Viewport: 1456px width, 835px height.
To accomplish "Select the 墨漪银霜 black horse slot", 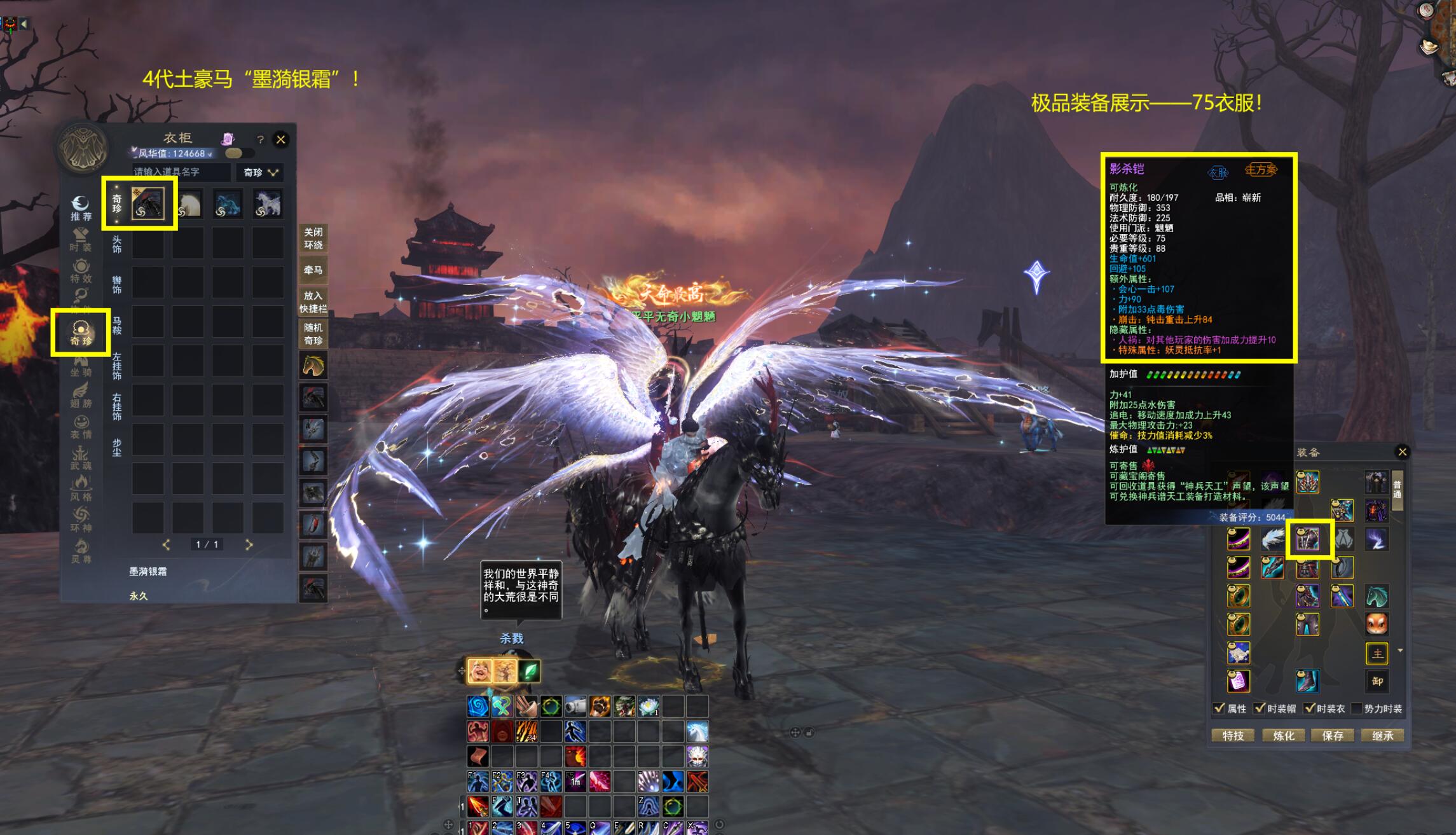I will [148, 204].
